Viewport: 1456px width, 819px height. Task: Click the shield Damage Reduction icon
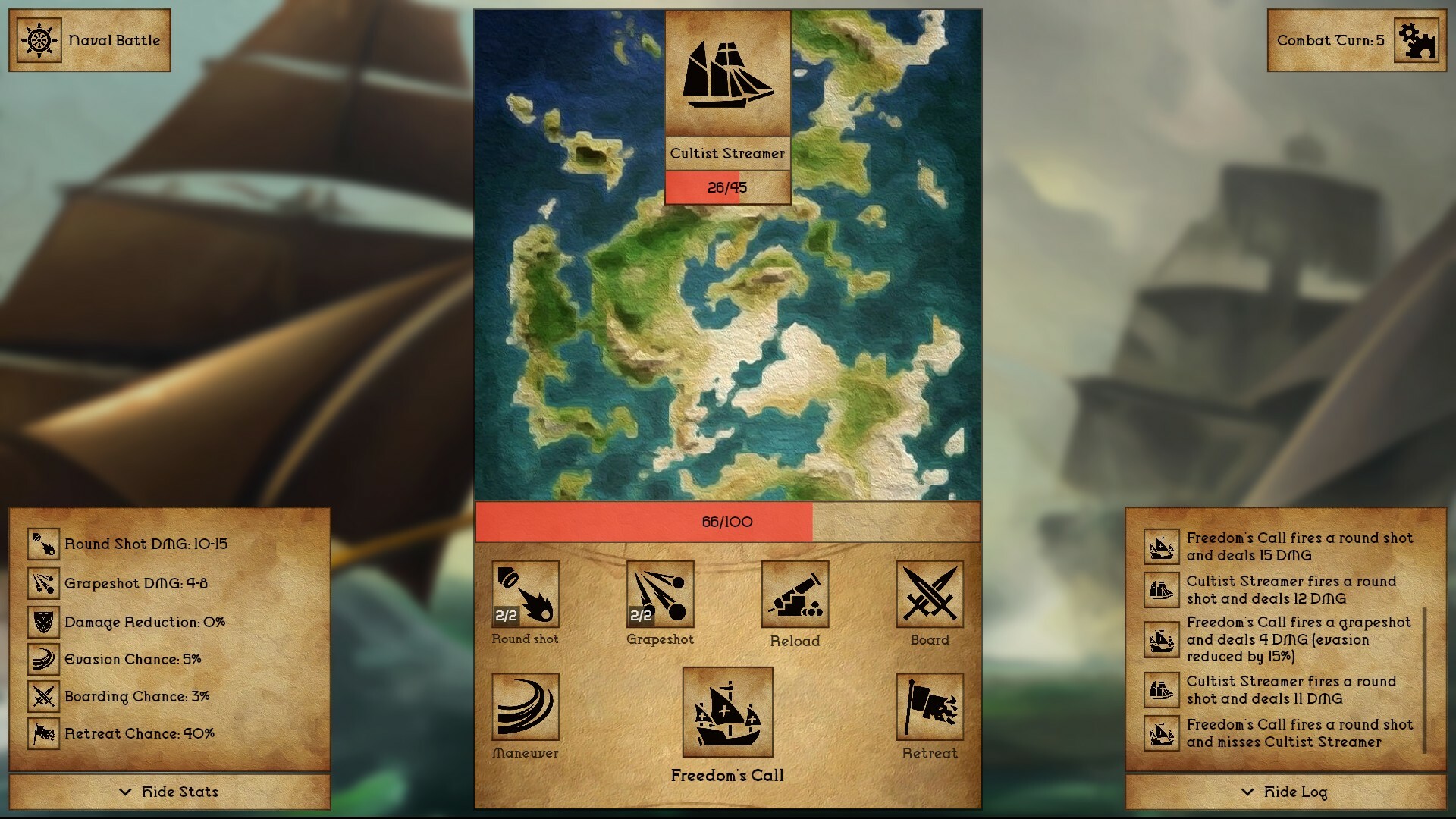point(43,620)
